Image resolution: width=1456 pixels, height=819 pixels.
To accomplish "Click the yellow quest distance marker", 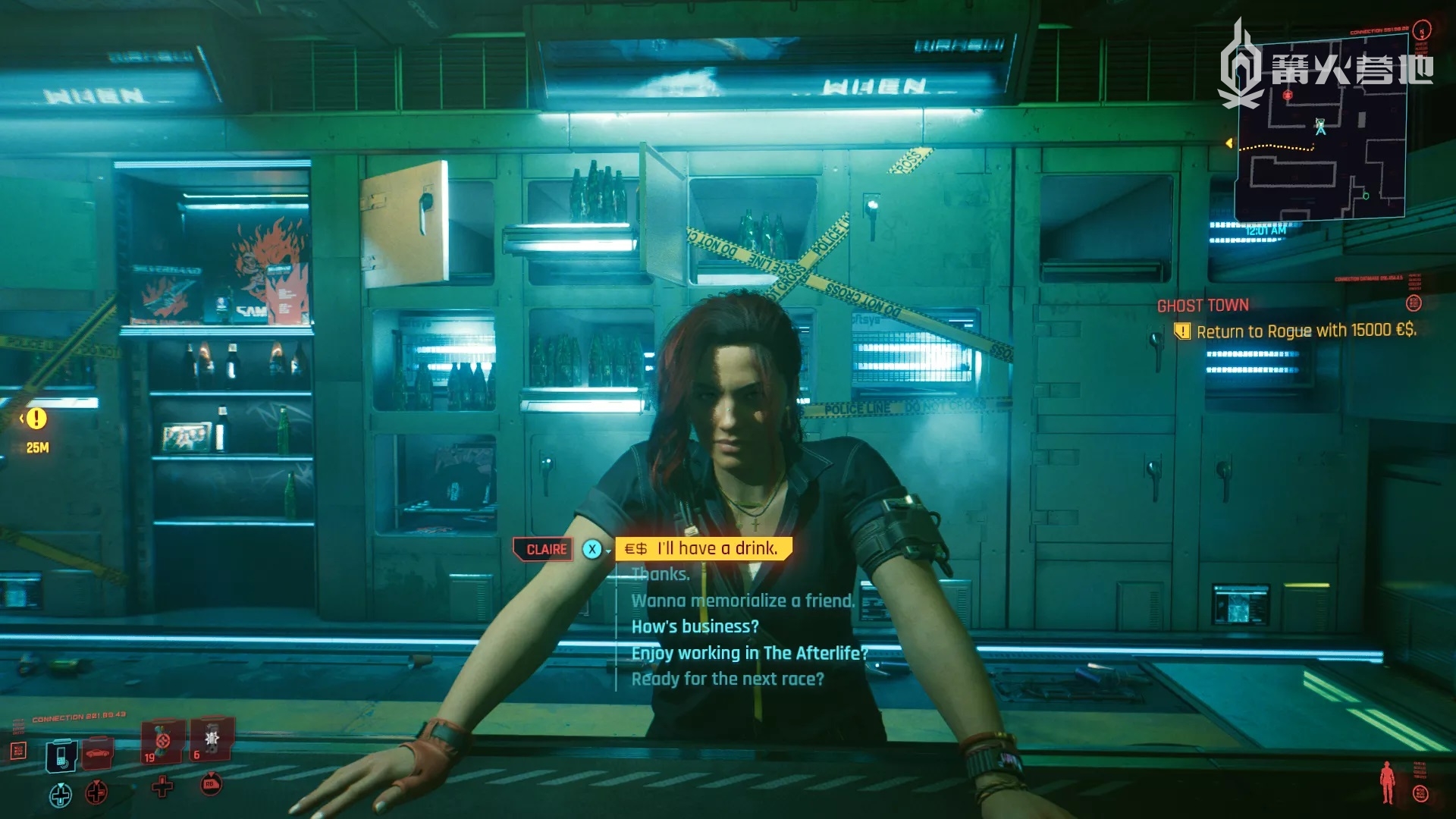I will coord(36,419).
